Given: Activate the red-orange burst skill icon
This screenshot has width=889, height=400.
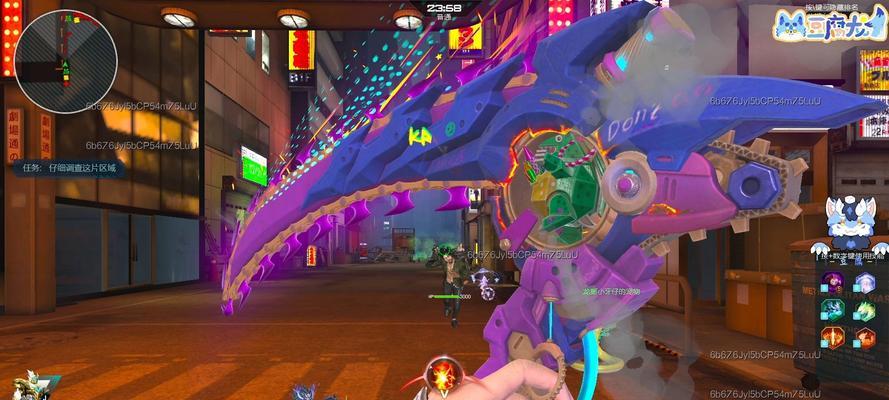Looking at the screenshot, I should point(865,338).
